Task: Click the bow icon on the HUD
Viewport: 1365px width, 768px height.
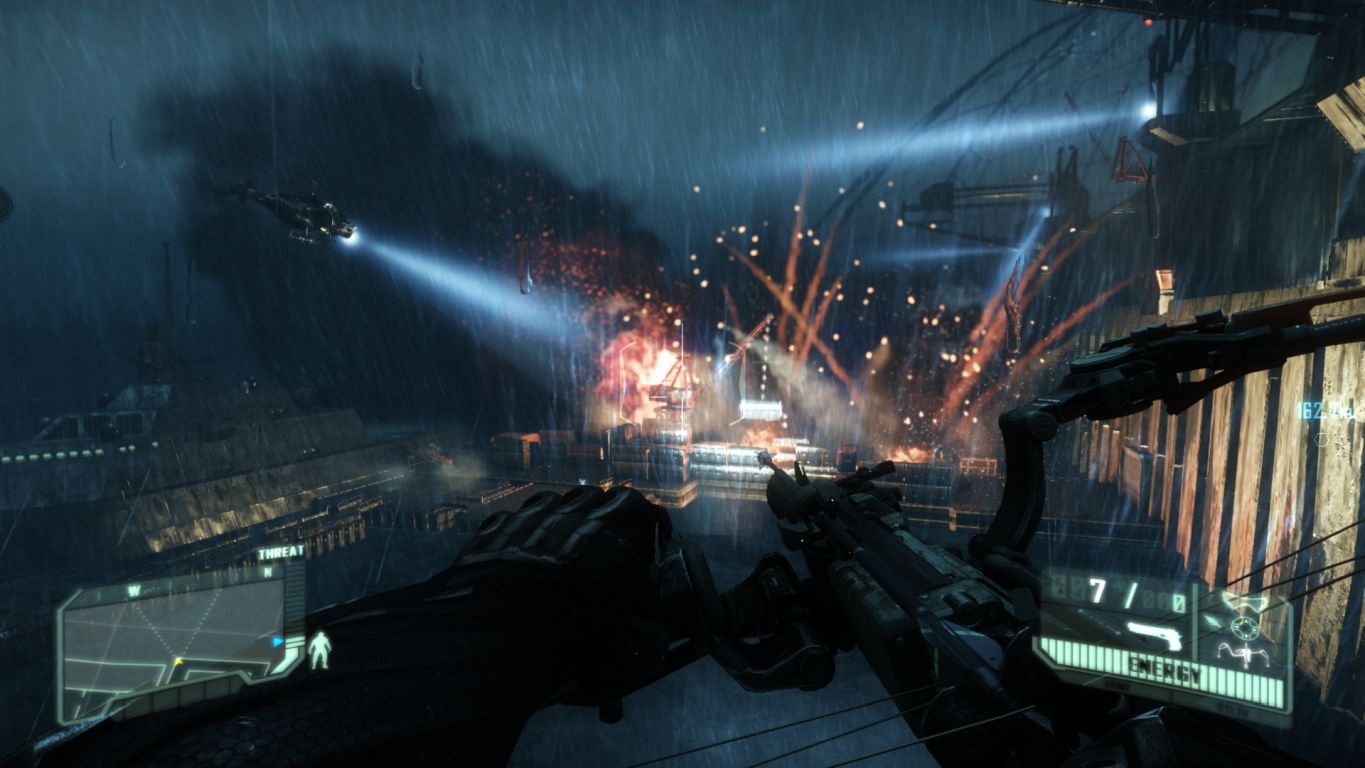Action: [x=1245, y=656]
